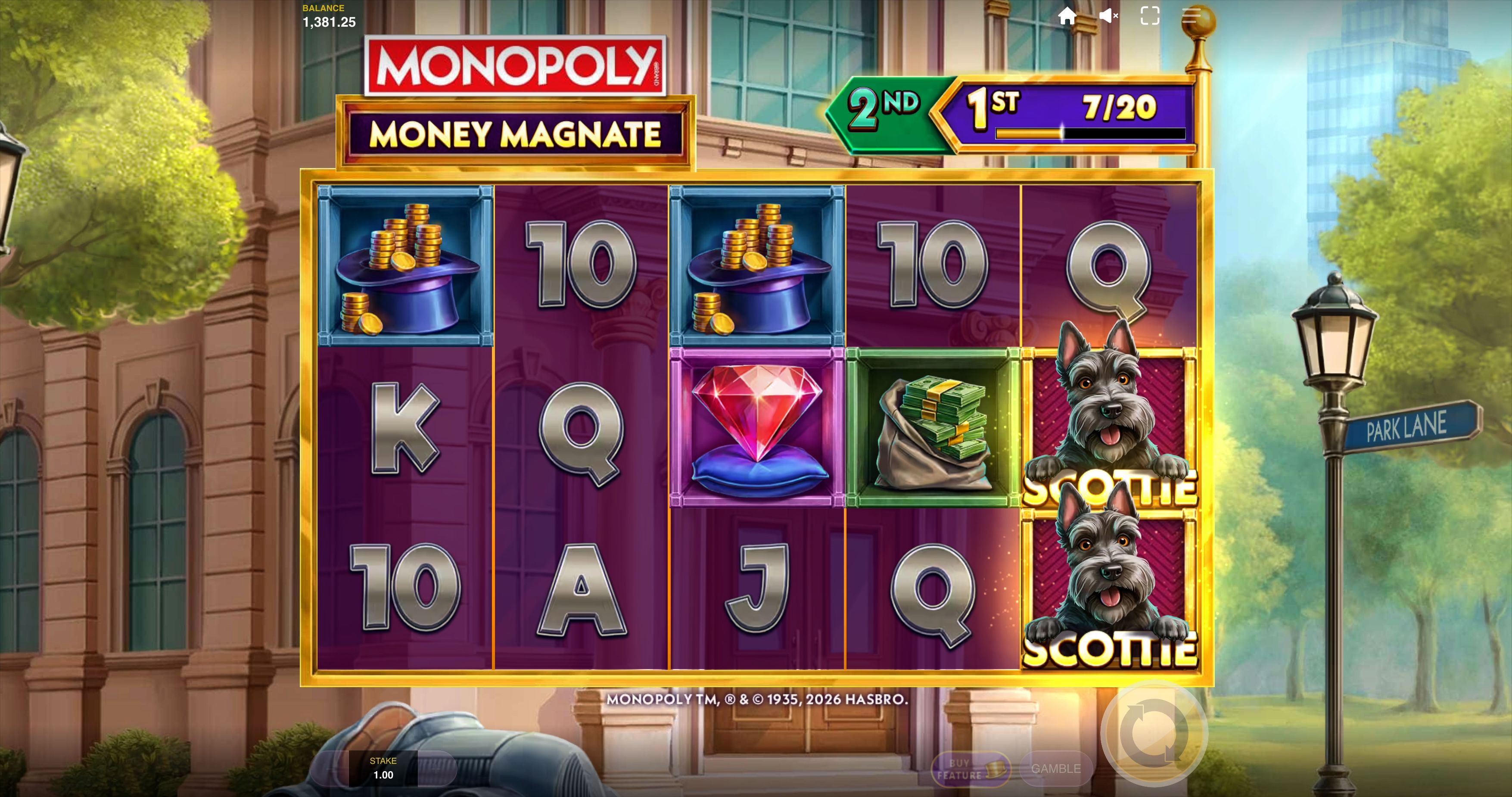Click the home icon
The width and height of the screenshot is (1512, 797).
(1068, 16)
